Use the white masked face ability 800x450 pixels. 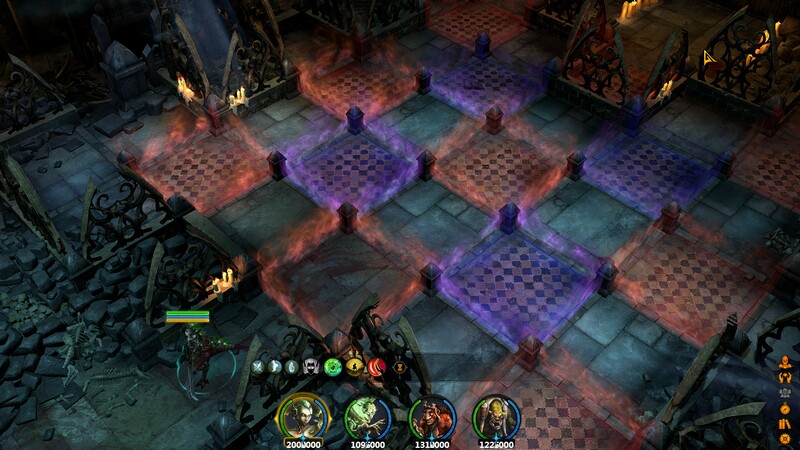[310, 367]
